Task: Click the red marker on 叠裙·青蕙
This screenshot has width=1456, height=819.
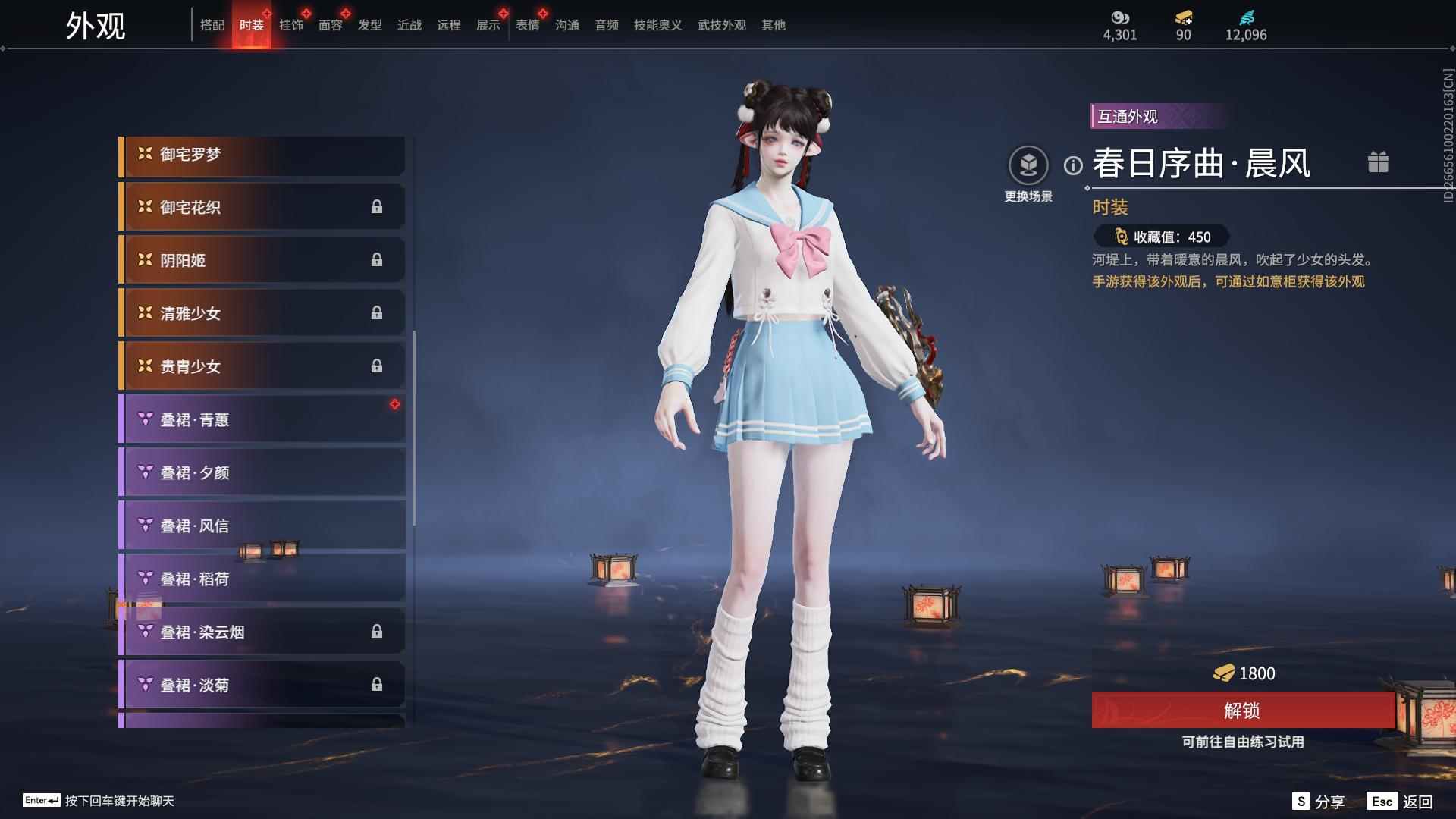Action: pos(395,403)
